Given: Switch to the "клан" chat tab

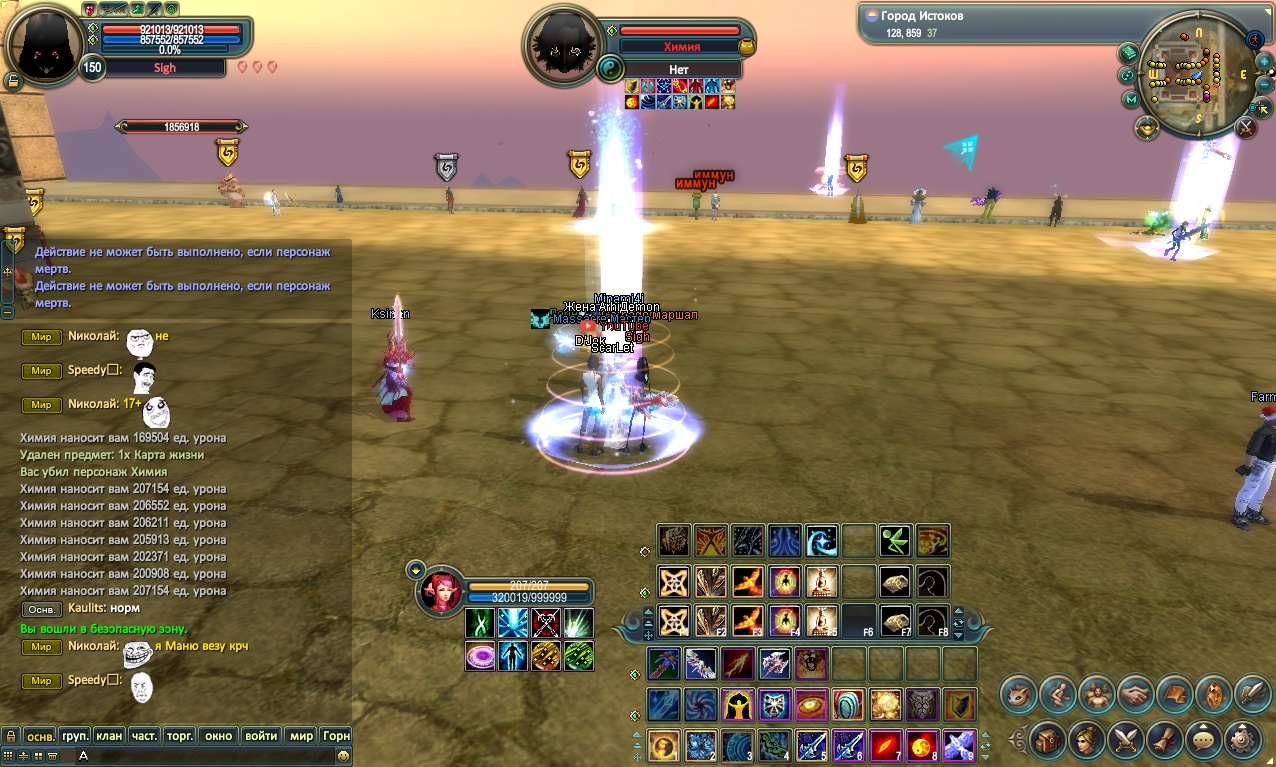Looking at the screenshot, I should [x=109, y=736].
